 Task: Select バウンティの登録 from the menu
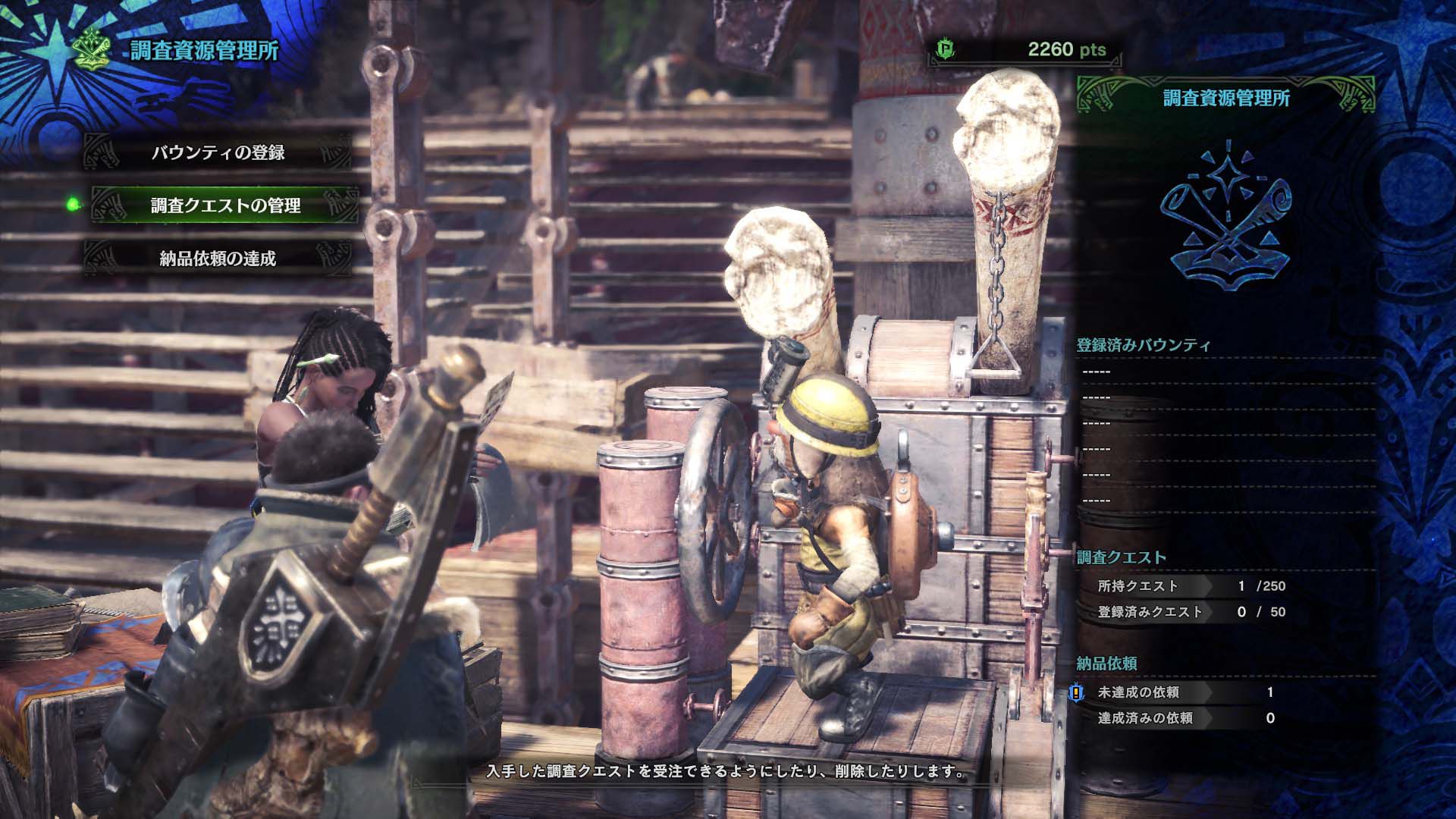pos(220,151)
